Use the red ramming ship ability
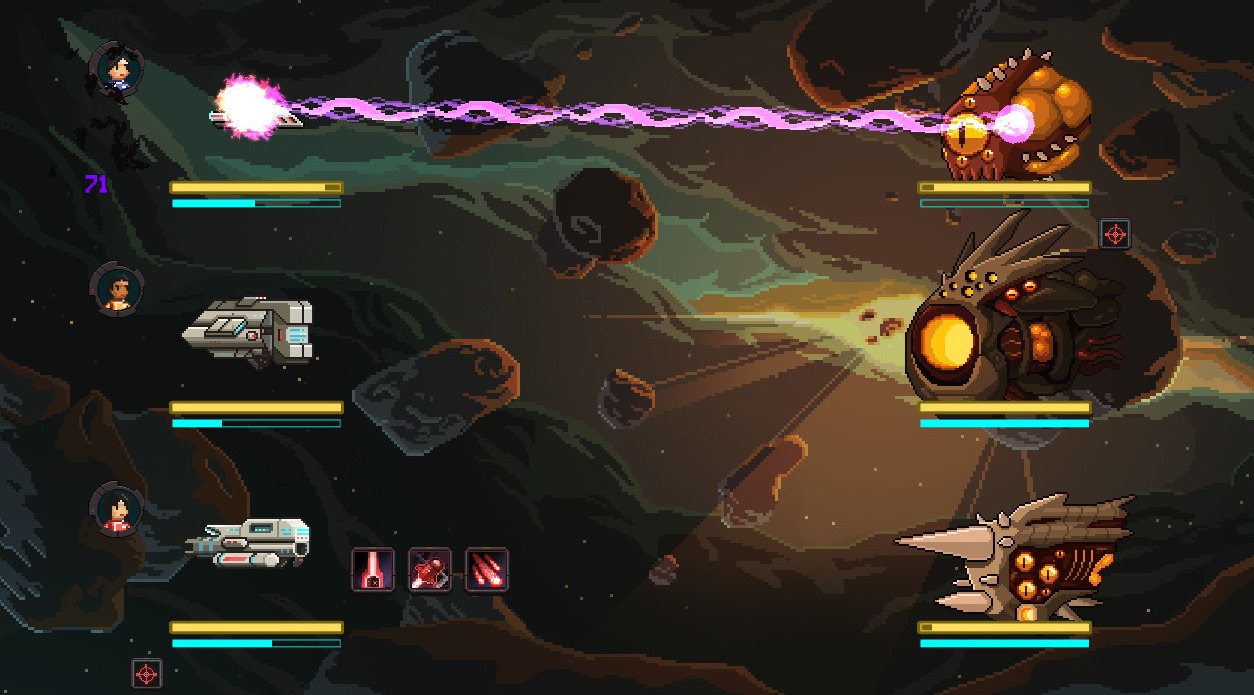Image resolution: width=1254 pixels, height=695 pixels. (x=429, y=570)
